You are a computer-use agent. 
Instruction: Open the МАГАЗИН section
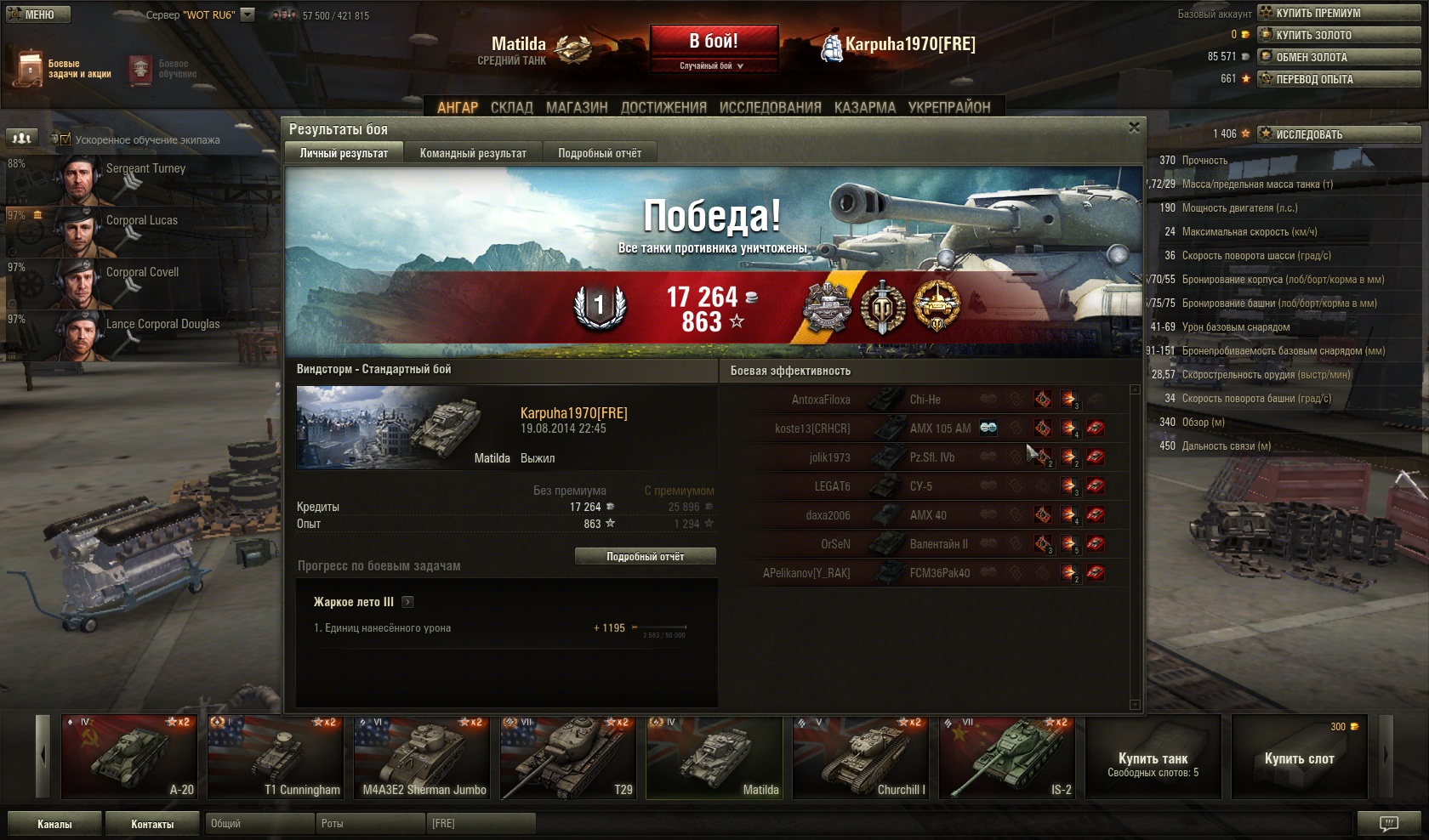click(x=577, y=107)
